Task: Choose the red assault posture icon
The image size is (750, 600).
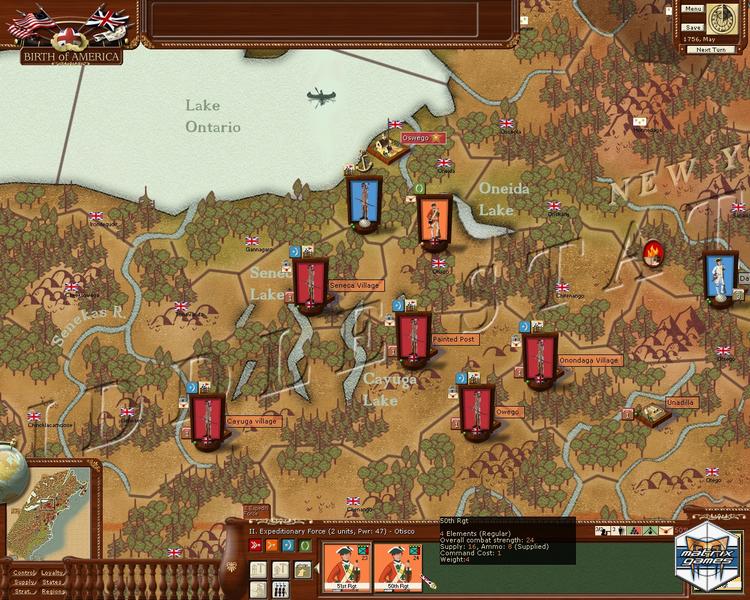Action: tap(254, 545)
